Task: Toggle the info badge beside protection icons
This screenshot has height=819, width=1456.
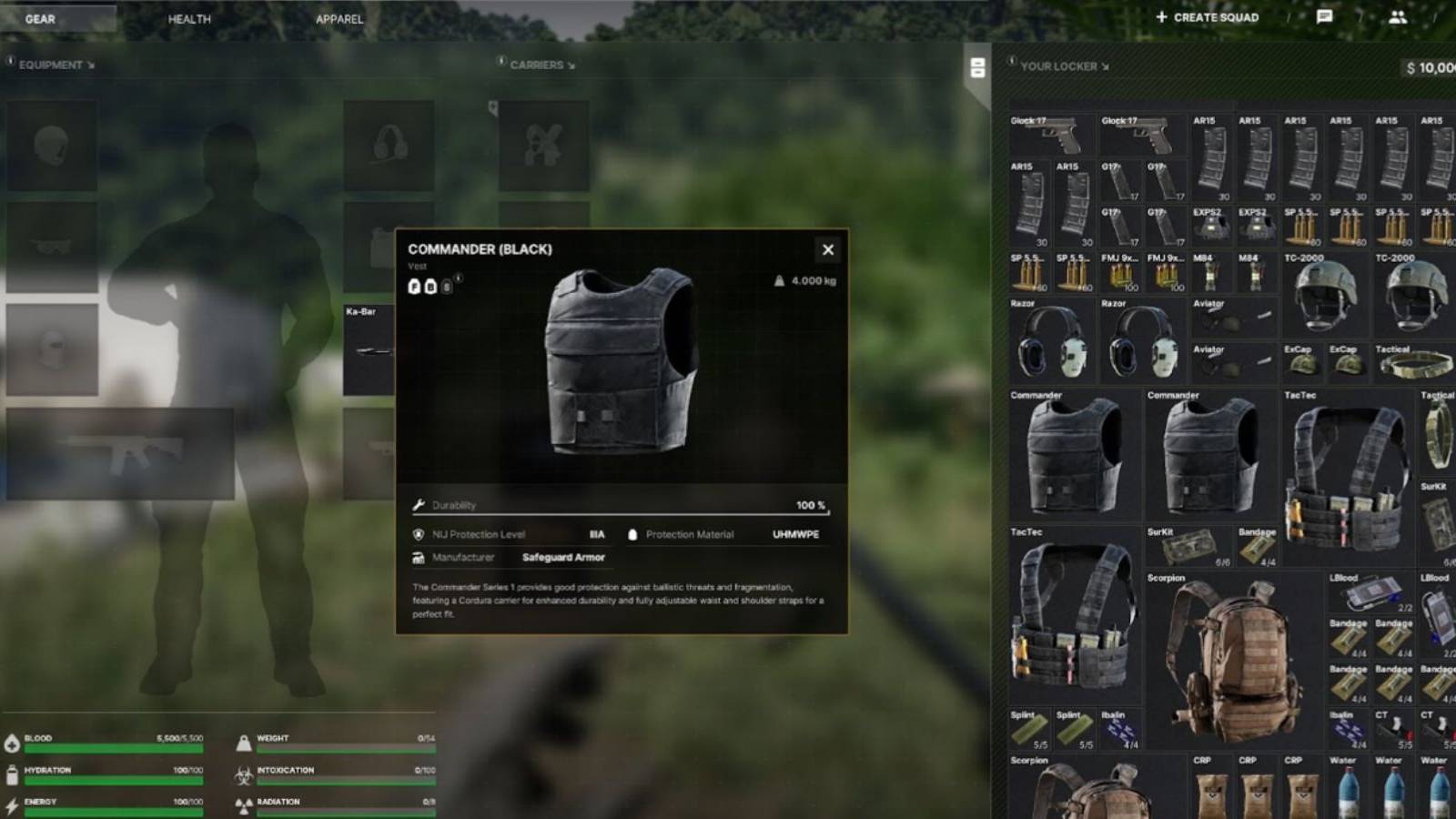Action: [458, 278]
